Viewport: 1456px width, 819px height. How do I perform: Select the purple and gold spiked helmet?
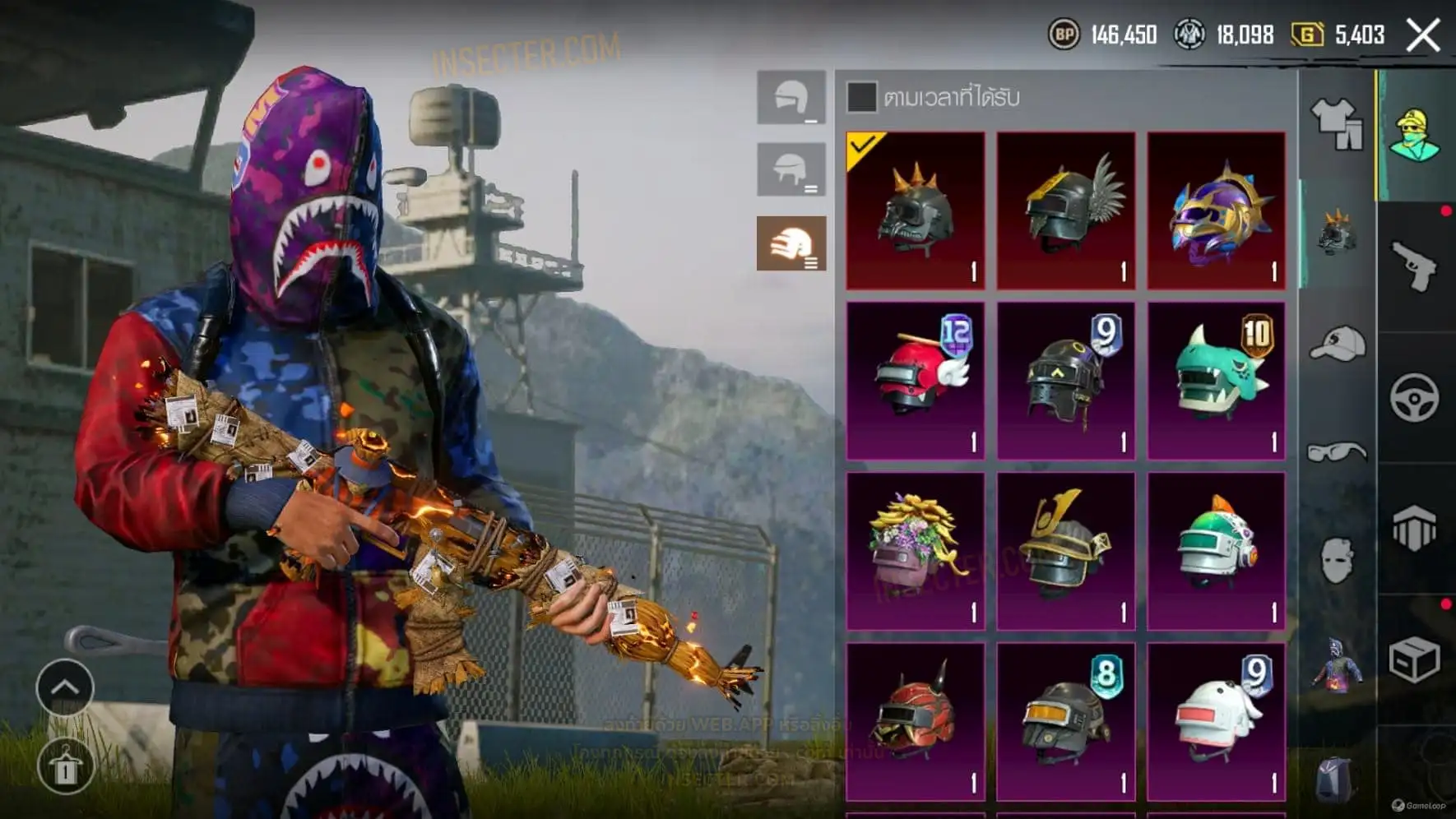tap(1216, 211)
